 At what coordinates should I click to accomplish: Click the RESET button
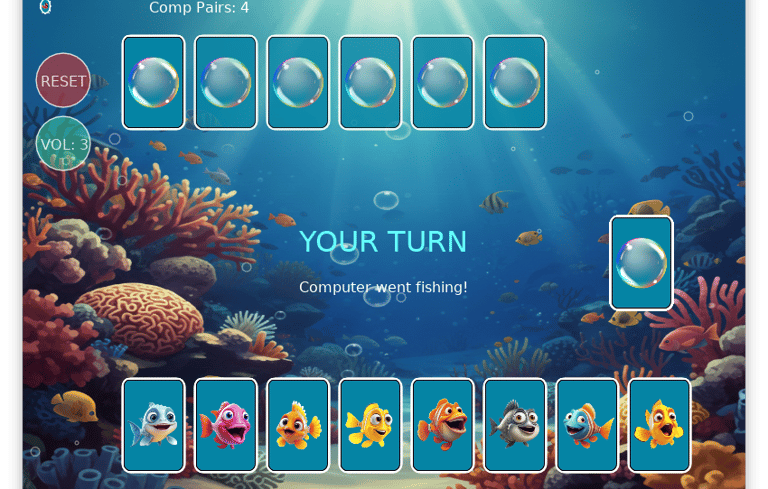(x=63, y=81)
